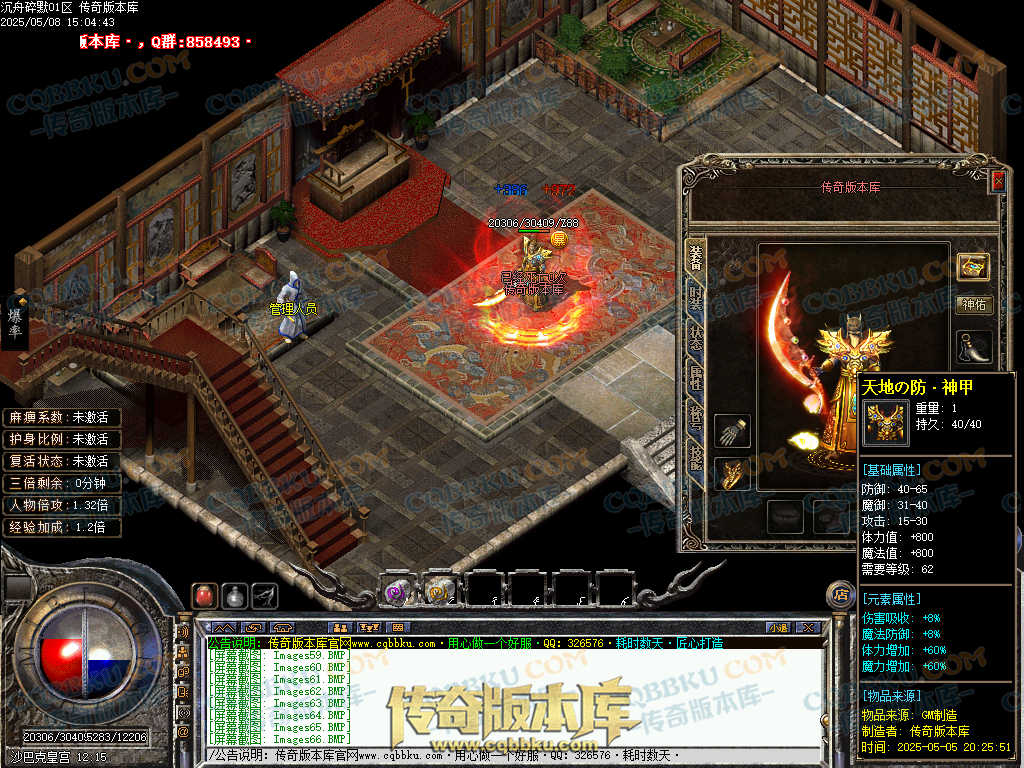Open the 店 shop button
Image resolution: width=1024 pixels, height=768 pixels.
(x=840, y=595)
